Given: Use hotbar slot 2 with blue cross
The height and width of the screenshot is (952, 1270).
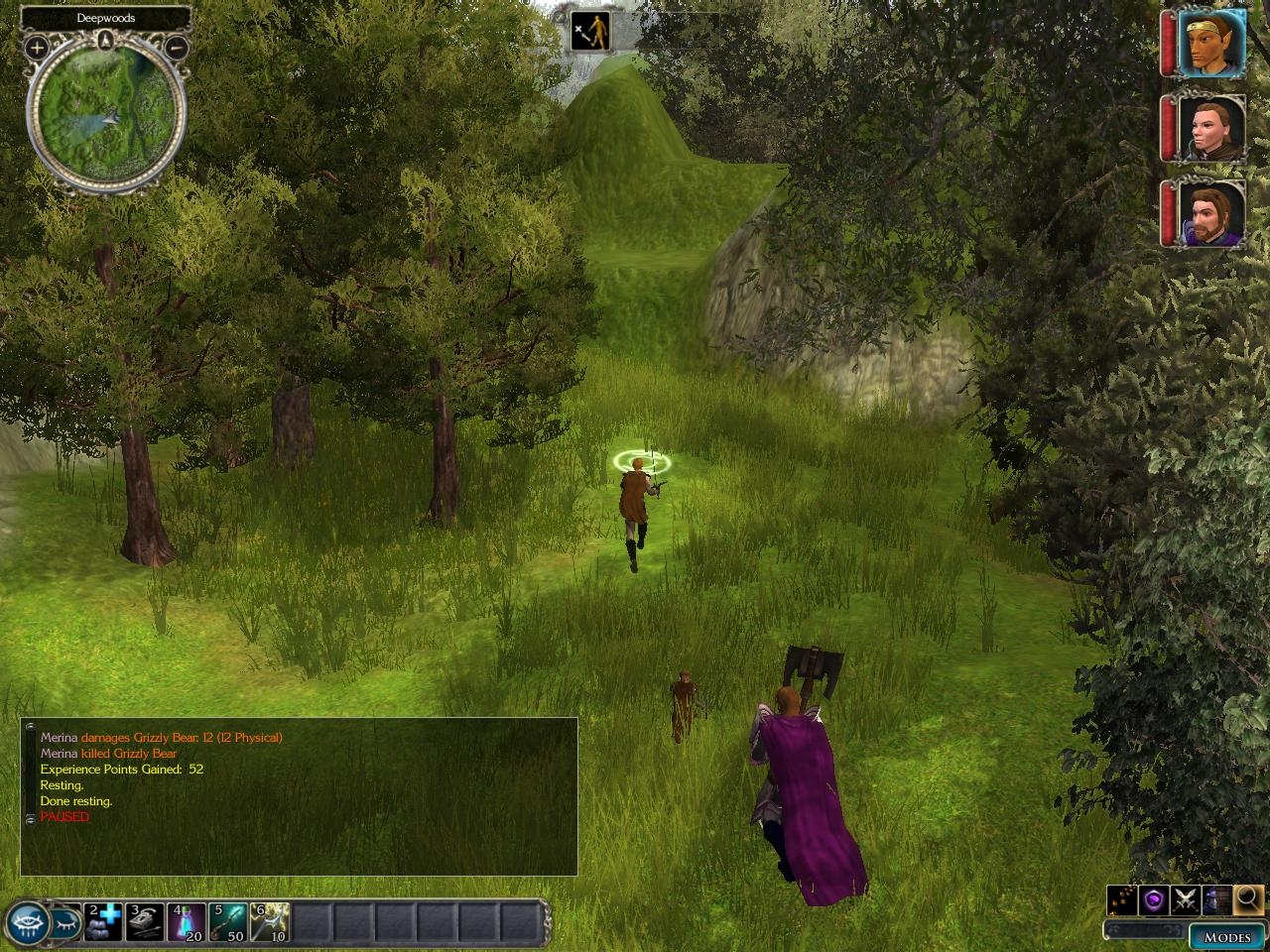Looking at the screenshot, I should (103, 921).
